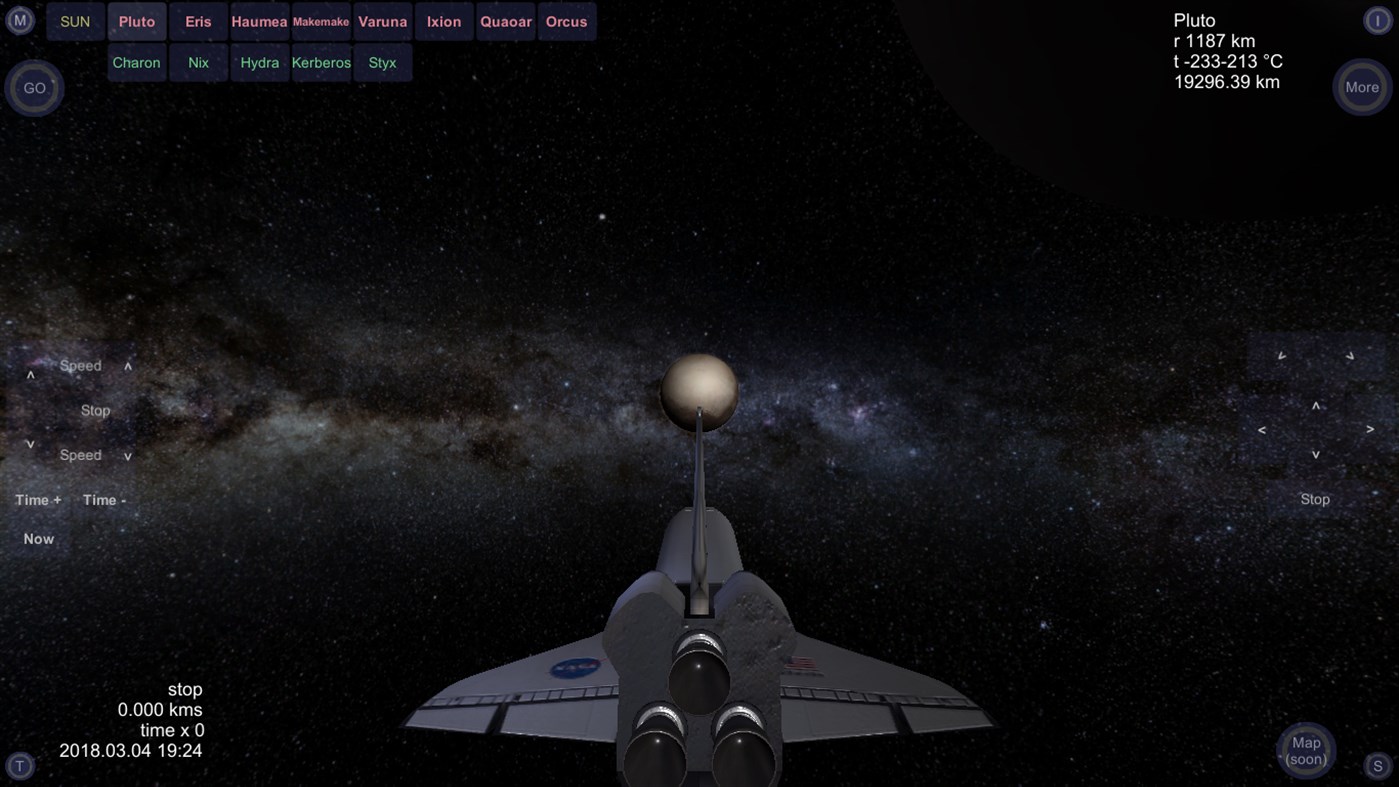The image size is (1399, 787).
Task: Click Time + to accelerate time
Action: 37,499
